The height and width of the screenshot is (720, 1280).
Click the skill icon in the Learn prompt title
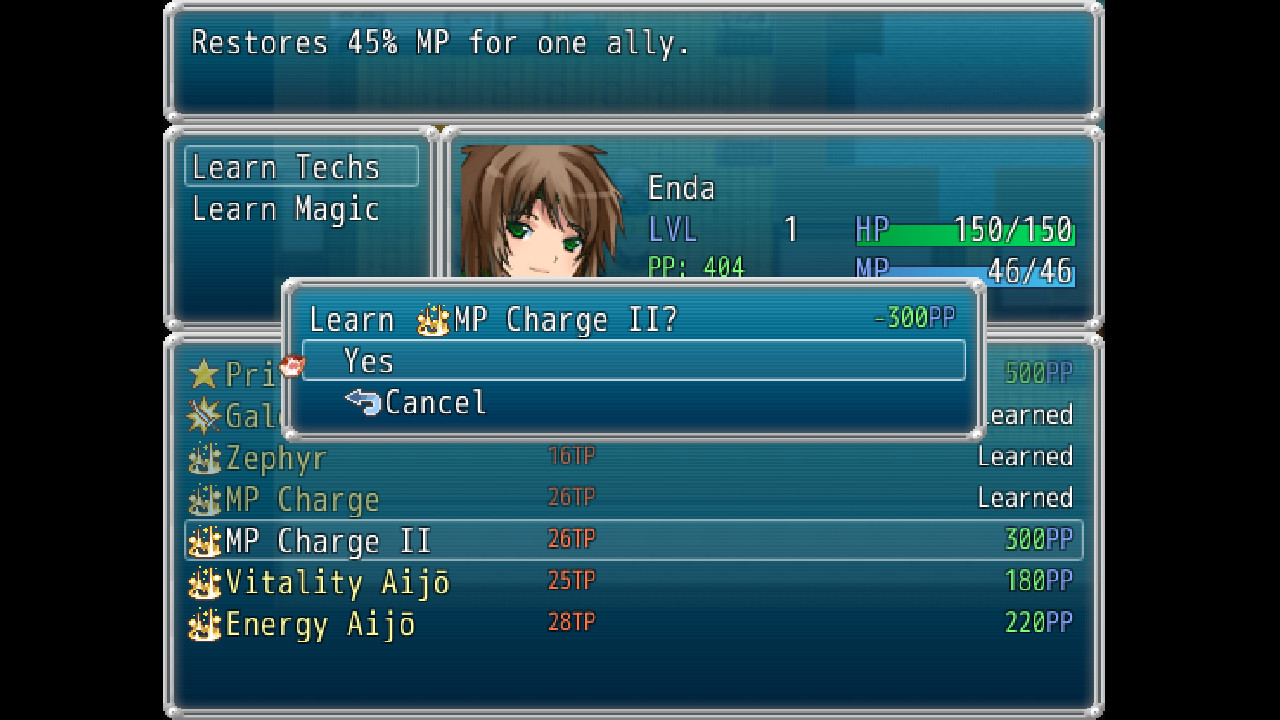432,319
